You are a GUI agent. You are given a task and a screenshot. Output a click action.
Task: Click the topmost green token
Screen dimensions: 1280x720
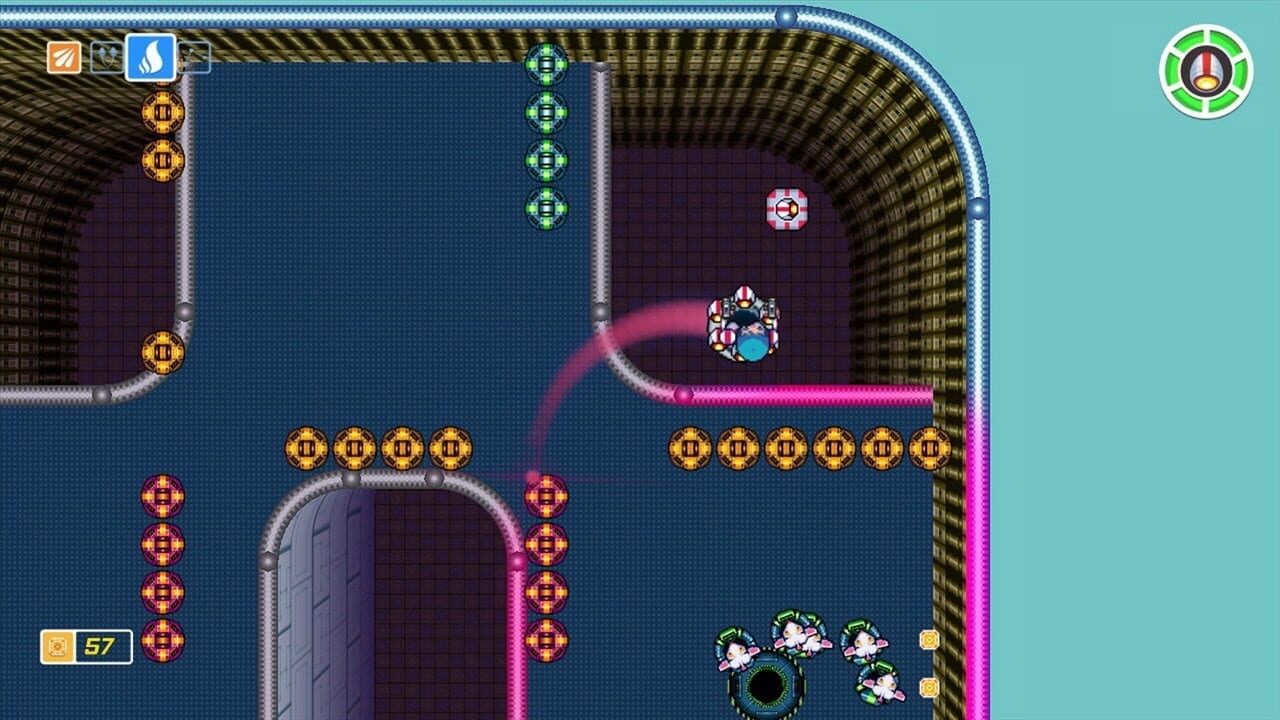545,63
